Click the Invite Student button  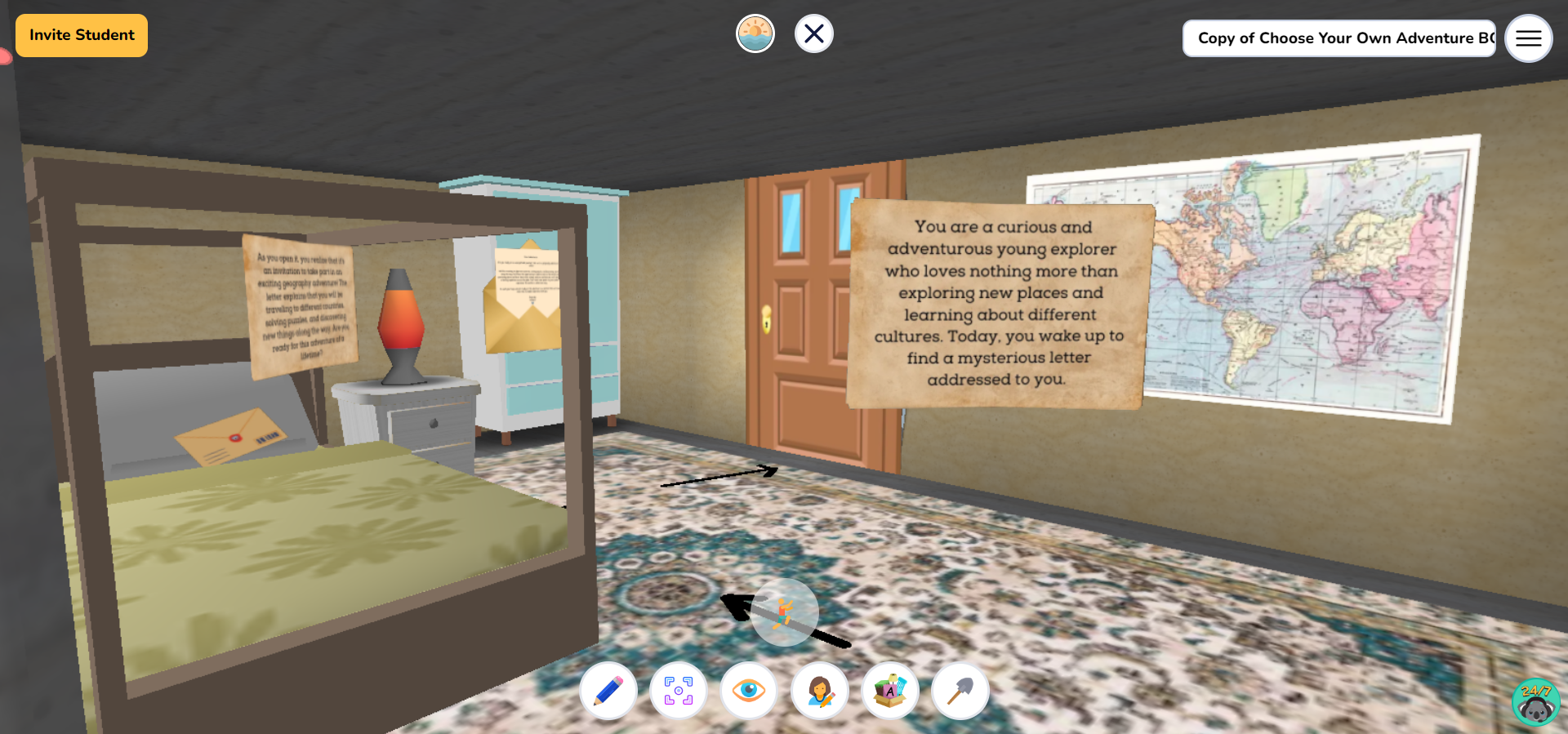pyautogui.click(x=81, y=35)
